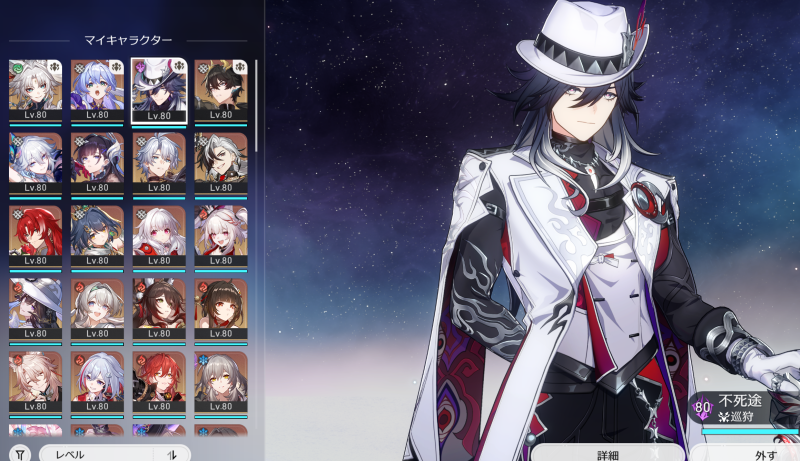Open the 詳細 details button
Image resolution: width=800 pixels, height=461 pixels.
tap(609, 455)
